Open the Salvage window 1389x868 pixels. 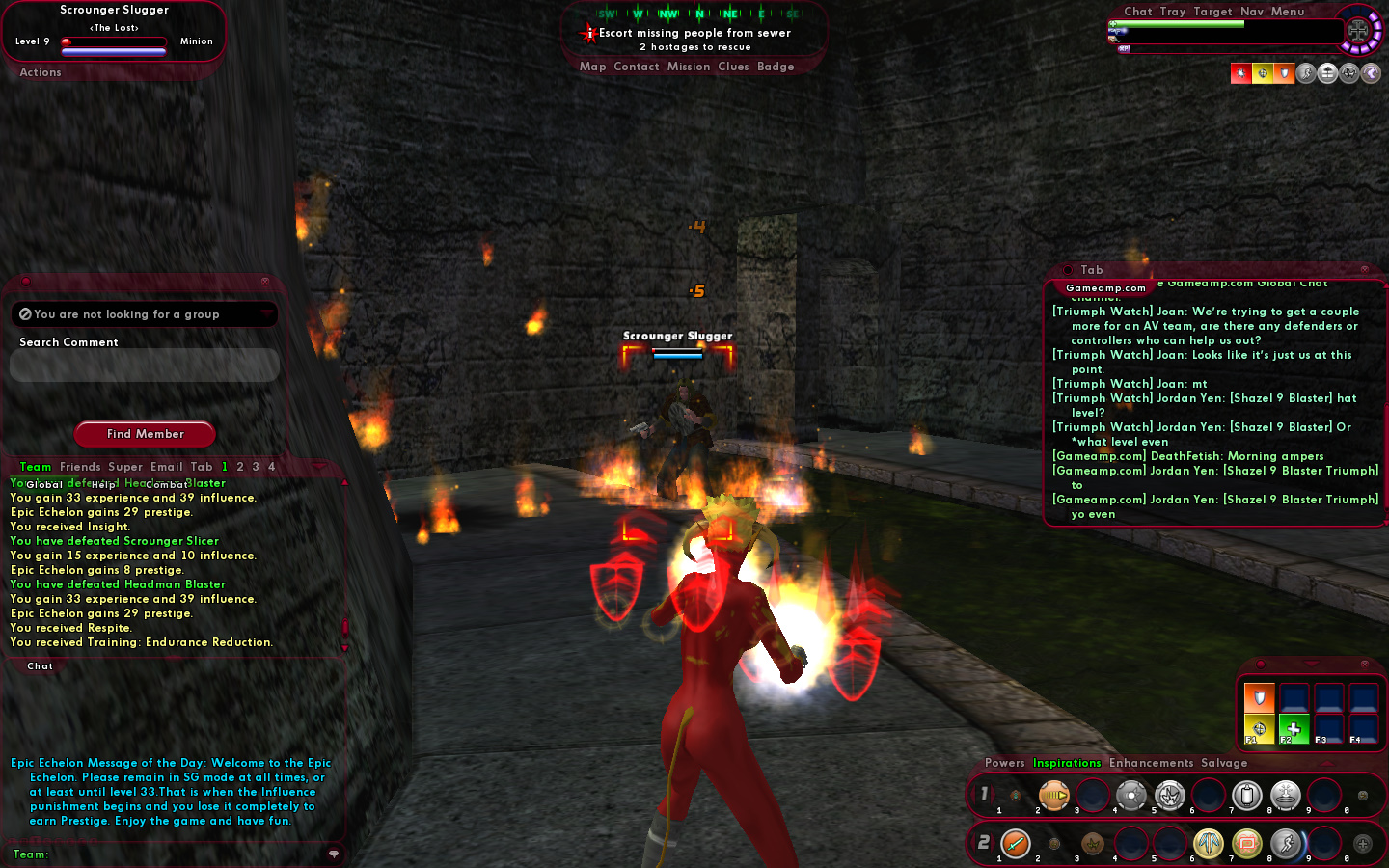pos(1224,763)
